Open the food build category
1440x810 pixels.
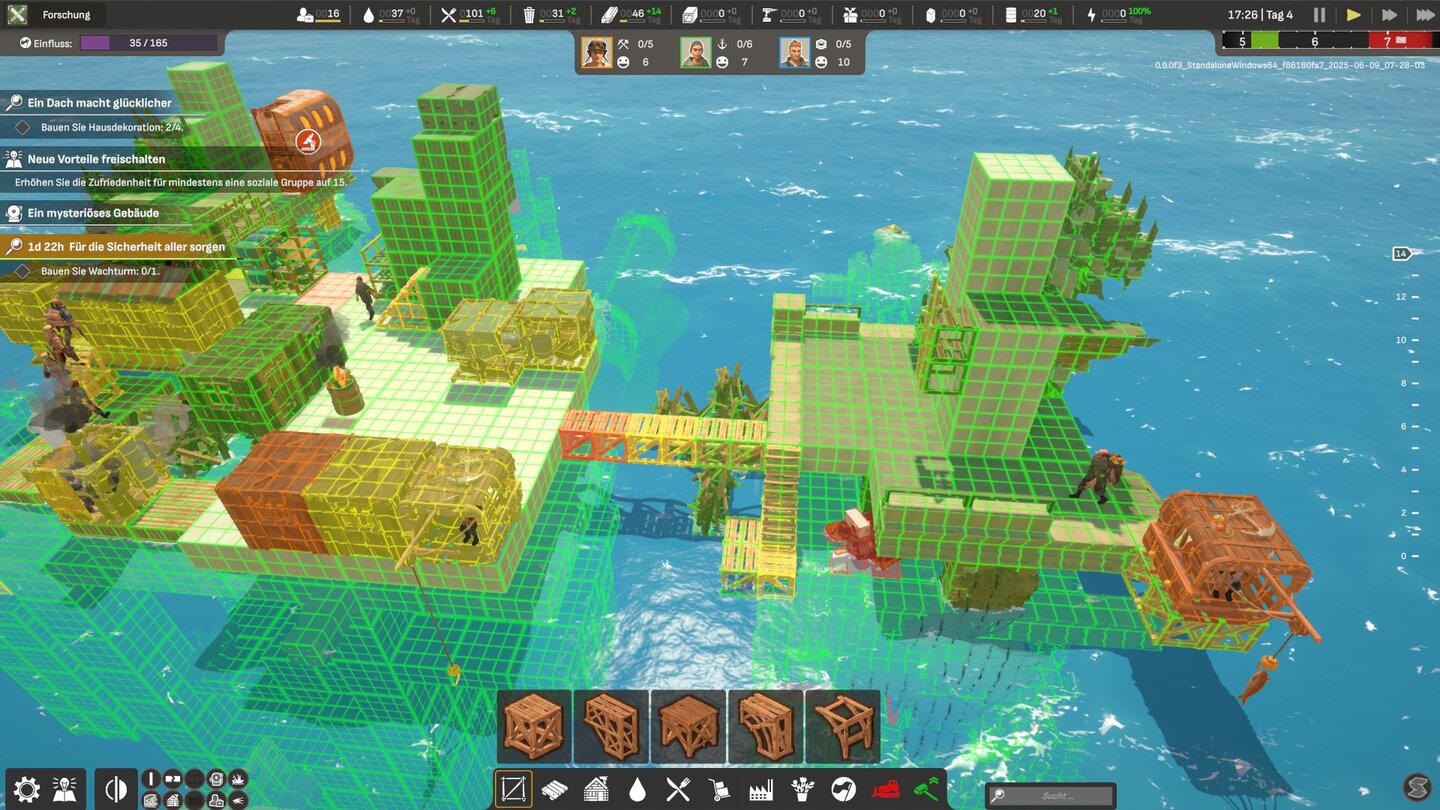point(678,789)
